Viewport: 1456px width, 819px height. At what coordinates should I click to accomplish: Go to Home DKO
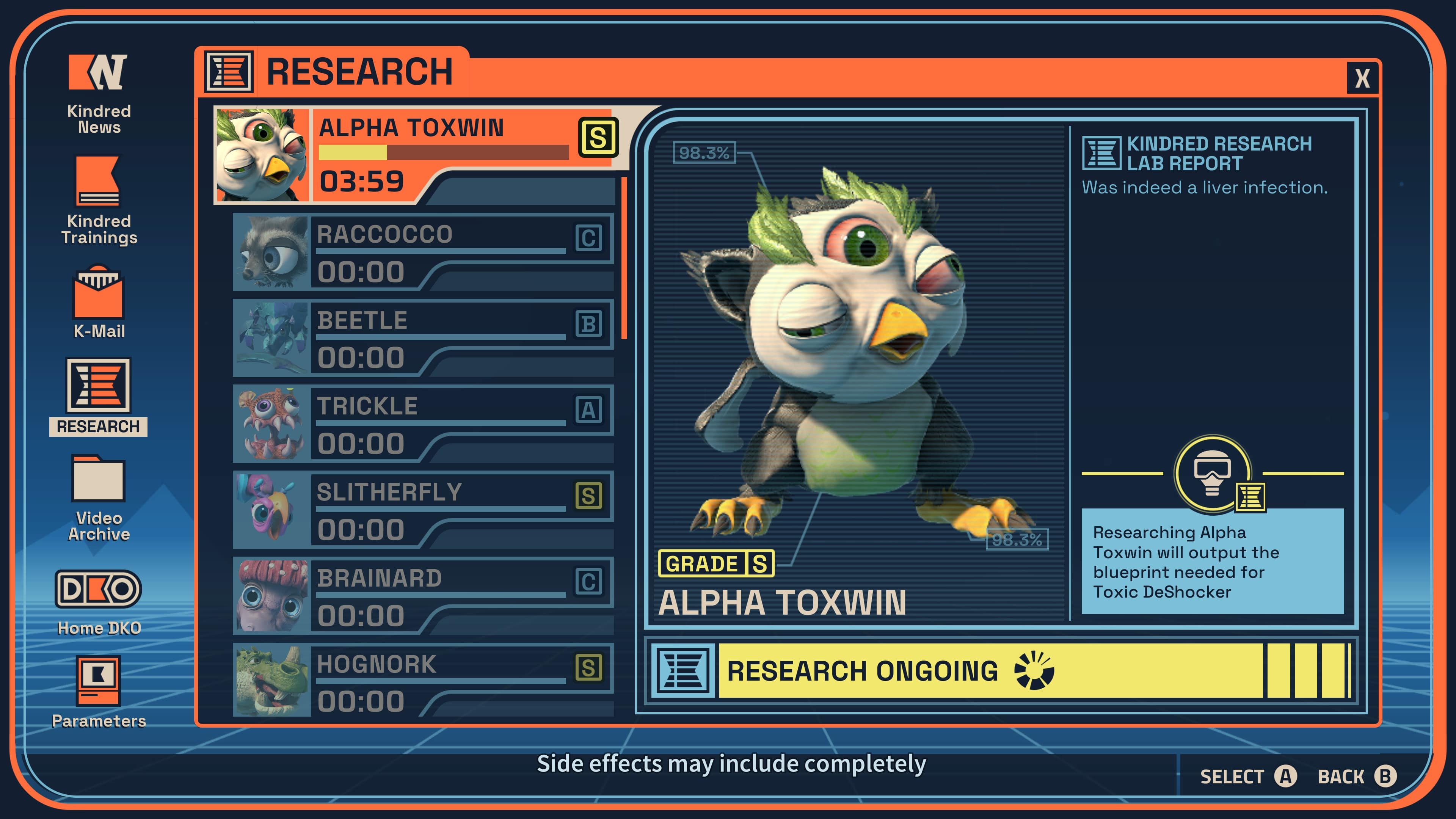[x=98, y=602]
